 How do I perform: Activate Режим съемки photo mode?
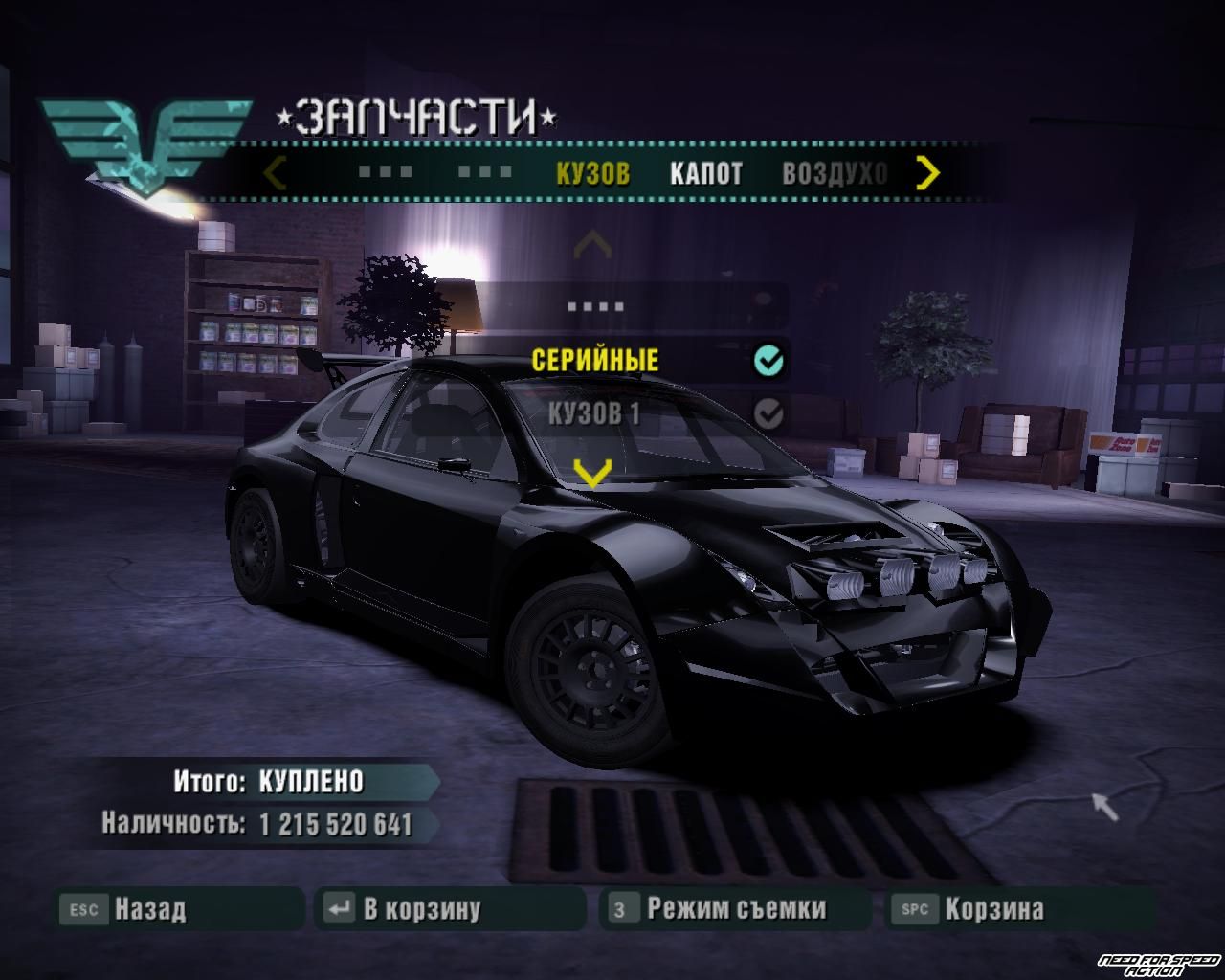[x=735, y=908]
